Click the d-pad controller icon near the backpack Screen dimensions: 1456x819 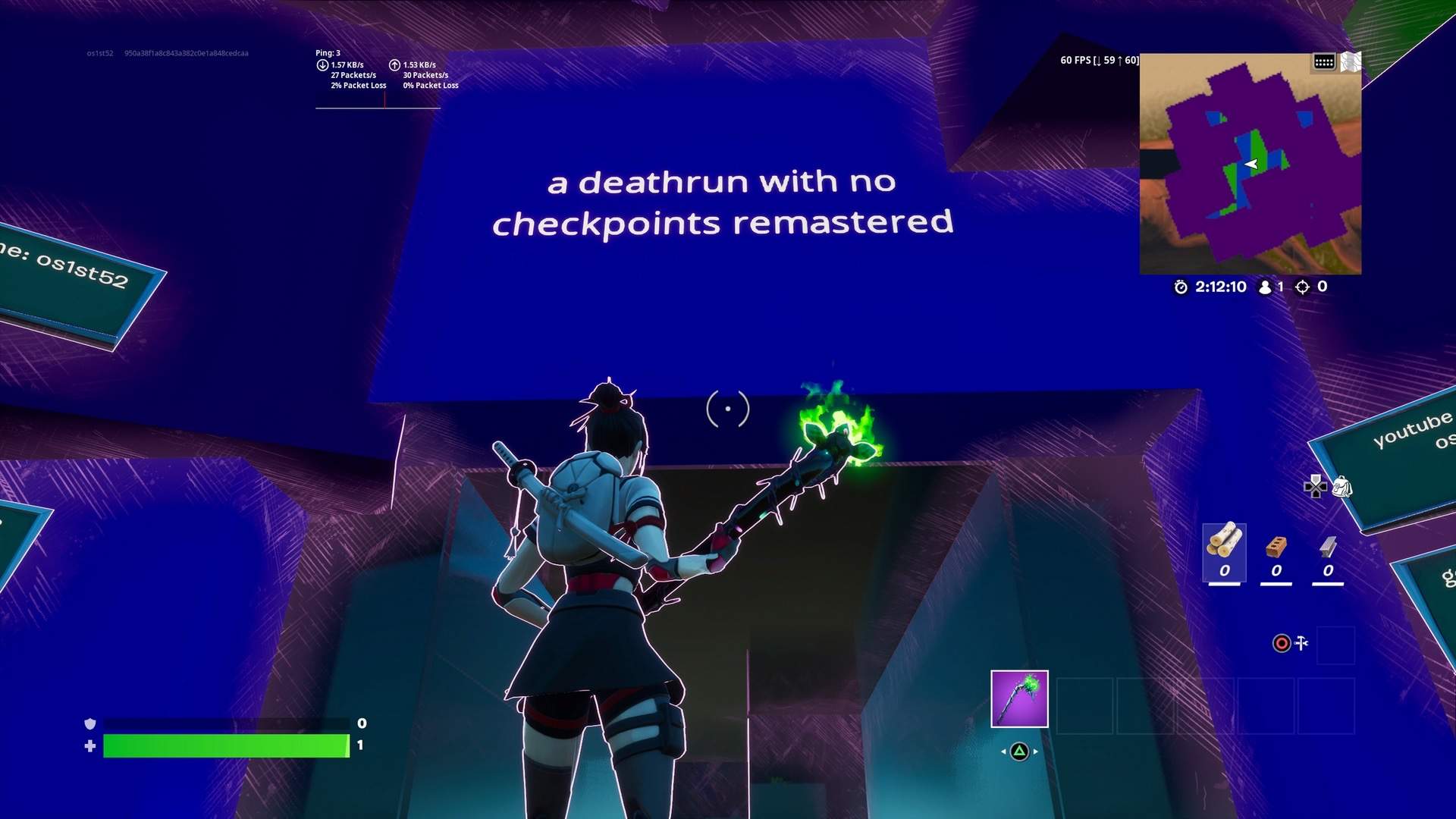[x=1316, y=488]
